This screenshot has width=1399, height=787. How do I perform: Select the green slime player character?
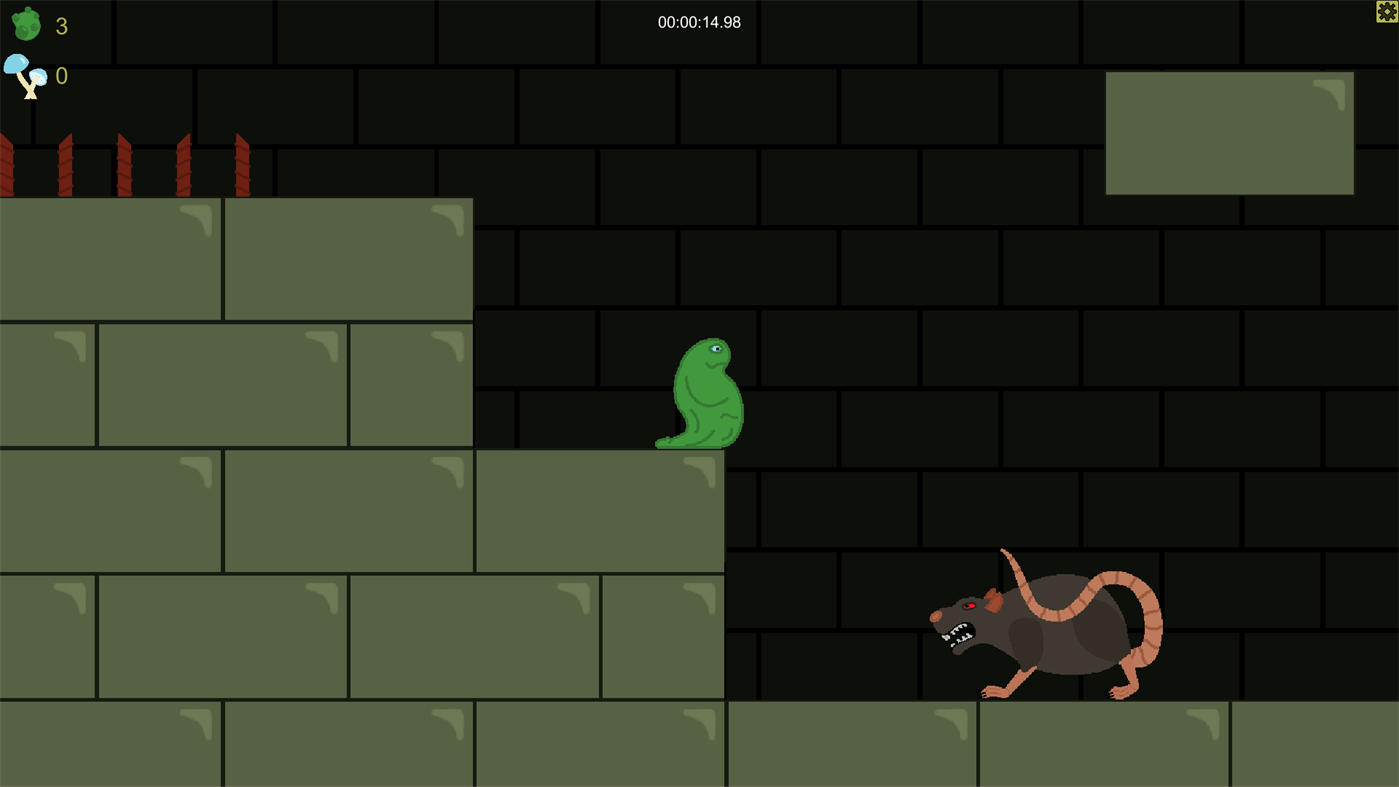[x=700, y=395]
